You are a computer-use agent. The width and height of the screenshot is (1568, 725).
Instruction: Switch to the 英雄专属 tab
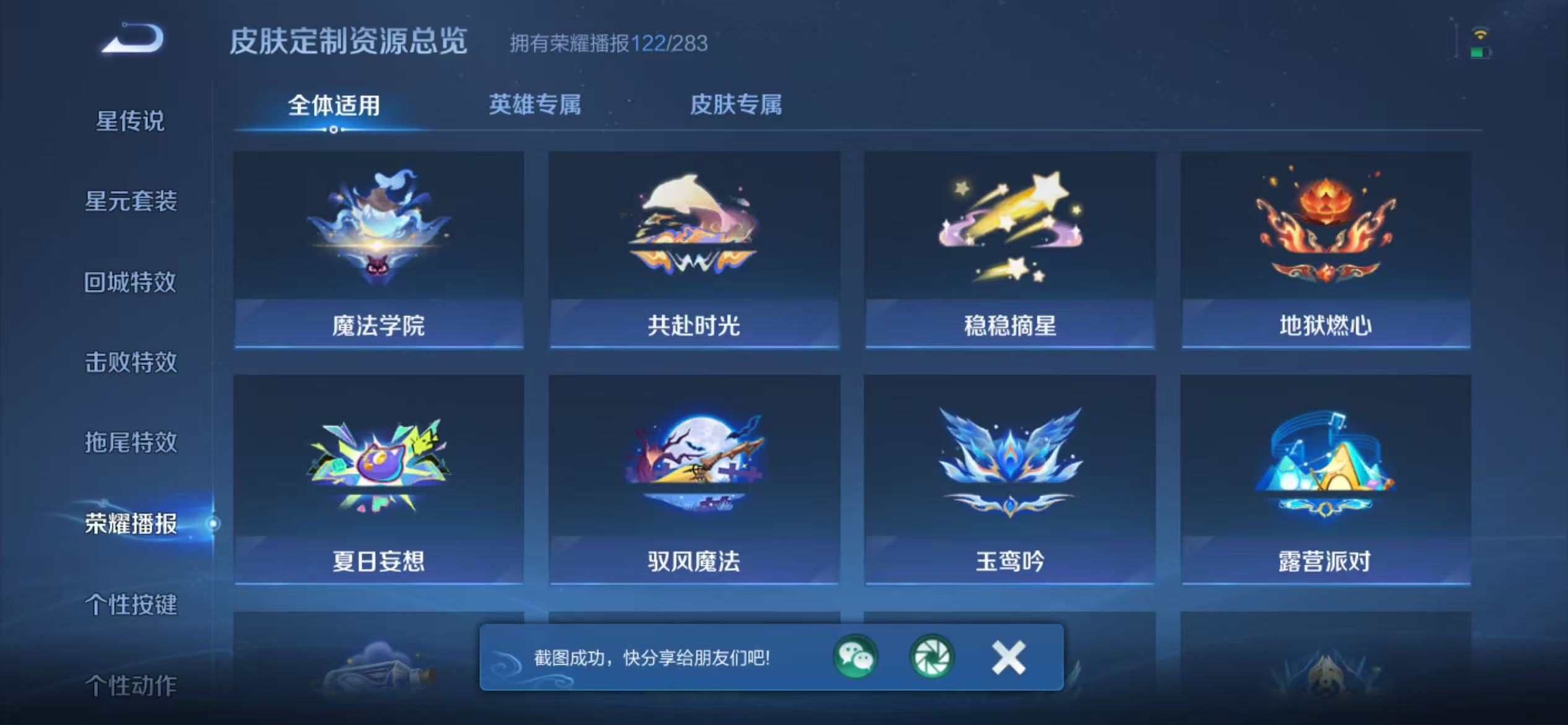534,107
